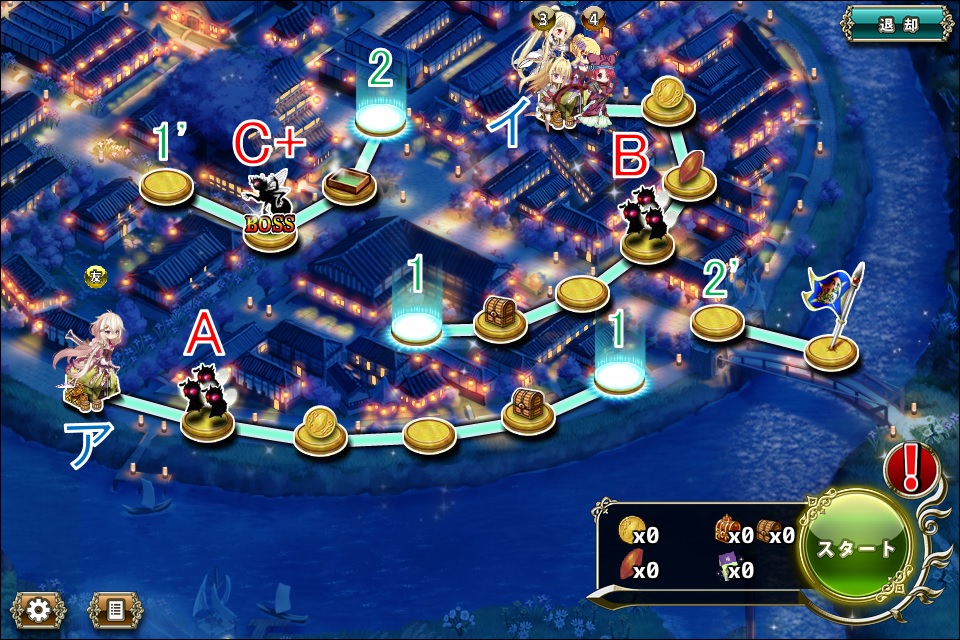Show the document list panel
The image size is (960, 640).
click(x=116, y=608)
